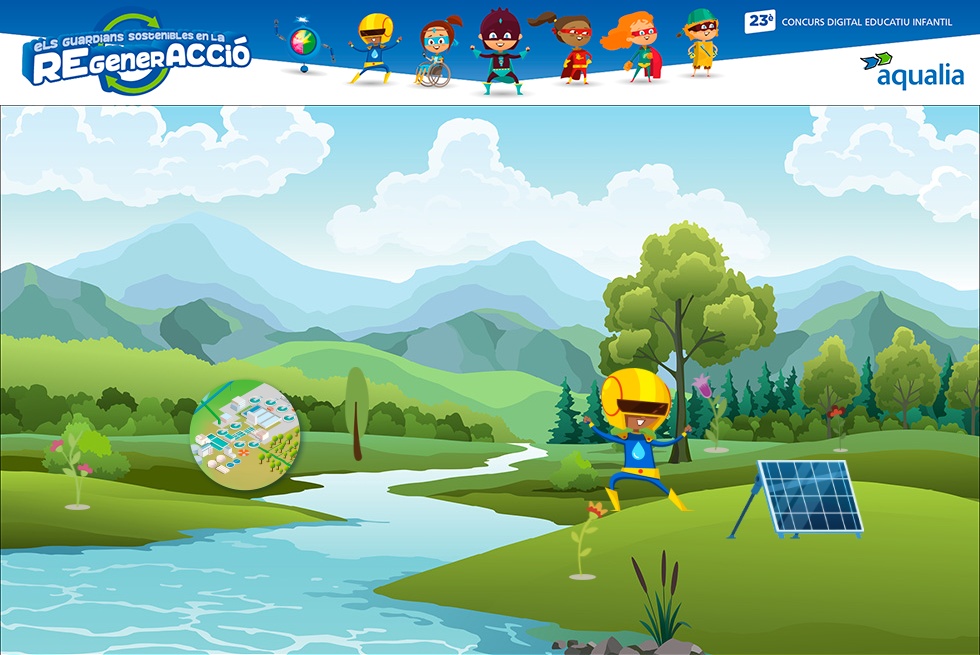Click the Aqualia logo link

(912, 70)
